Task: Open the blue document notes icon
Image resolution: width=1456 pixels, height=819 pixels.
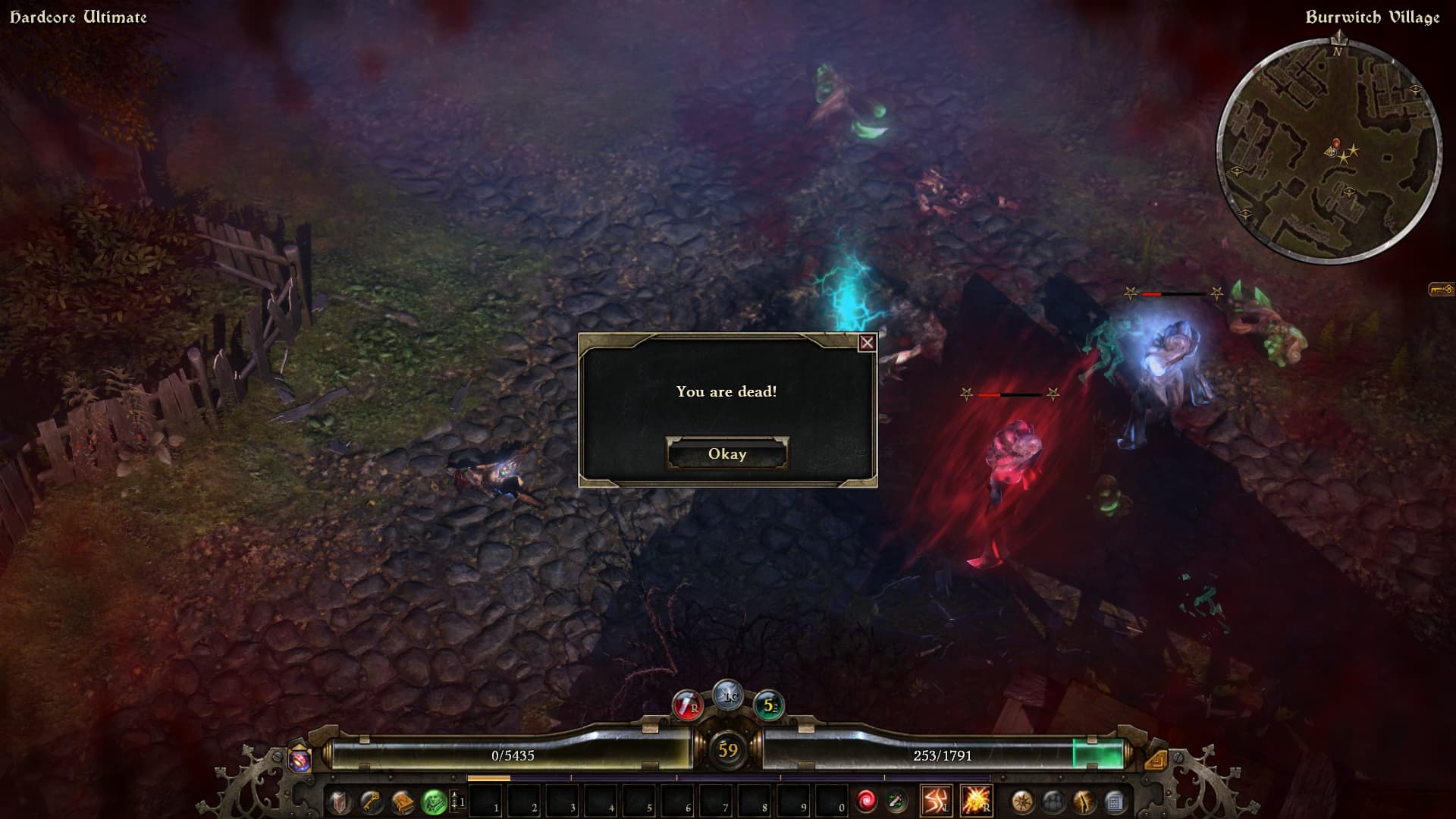Action: coord(1115,802)
